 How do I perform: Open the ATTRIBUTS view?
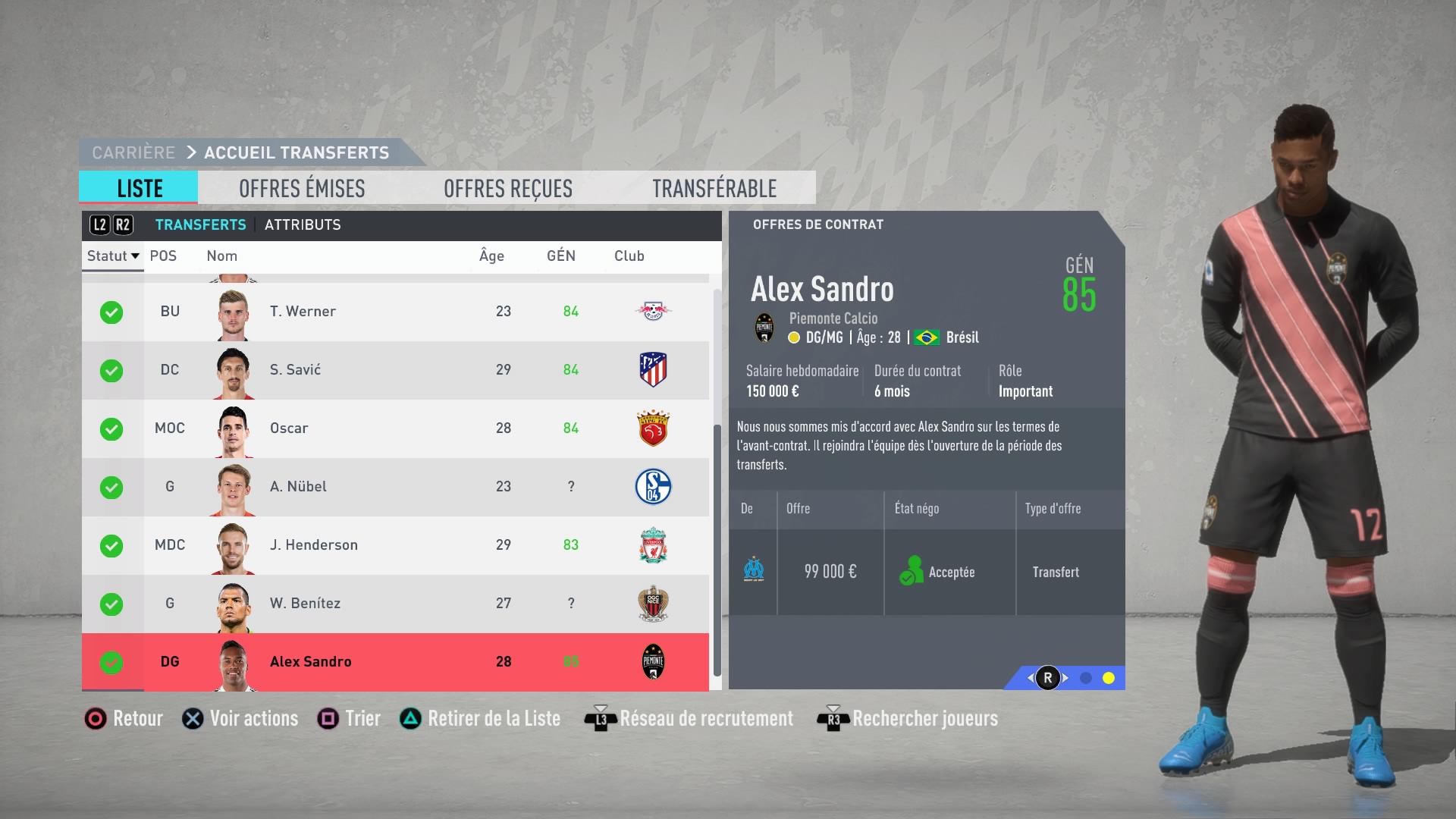tap(303, 224)
